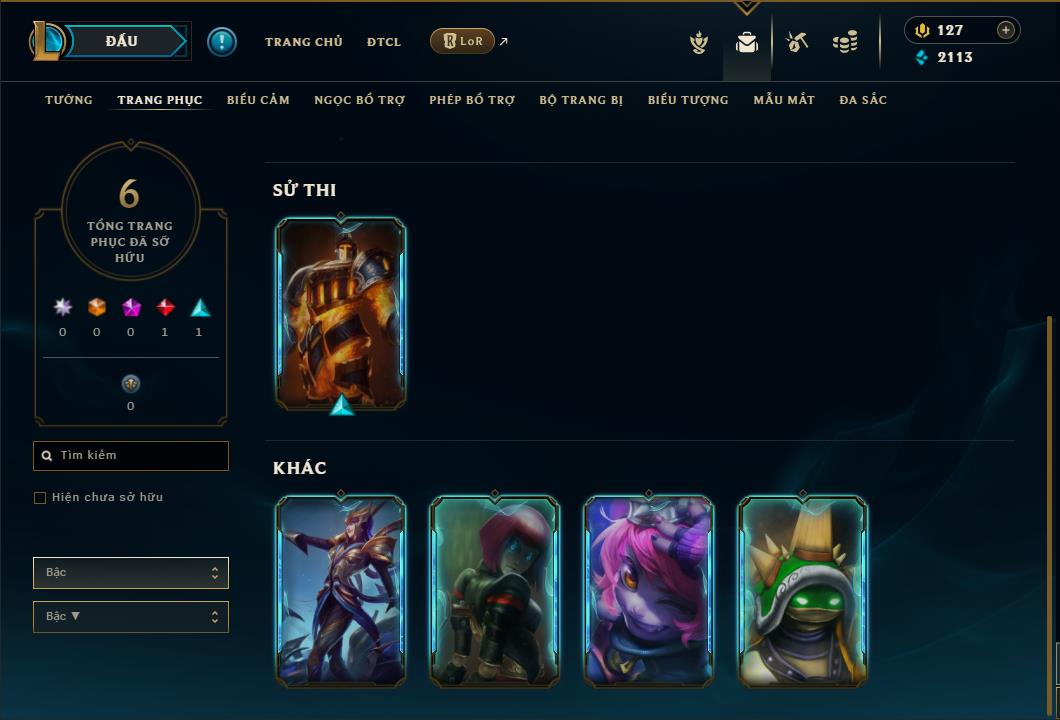
Task: Open the exclamation alert notification
Action: 222,42
